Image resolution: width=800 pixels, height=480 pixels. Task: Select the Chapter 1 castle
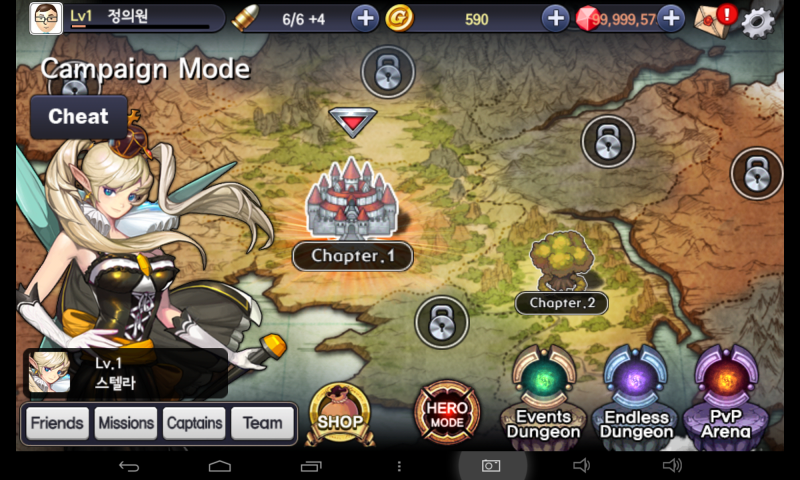tap(351, 200)
